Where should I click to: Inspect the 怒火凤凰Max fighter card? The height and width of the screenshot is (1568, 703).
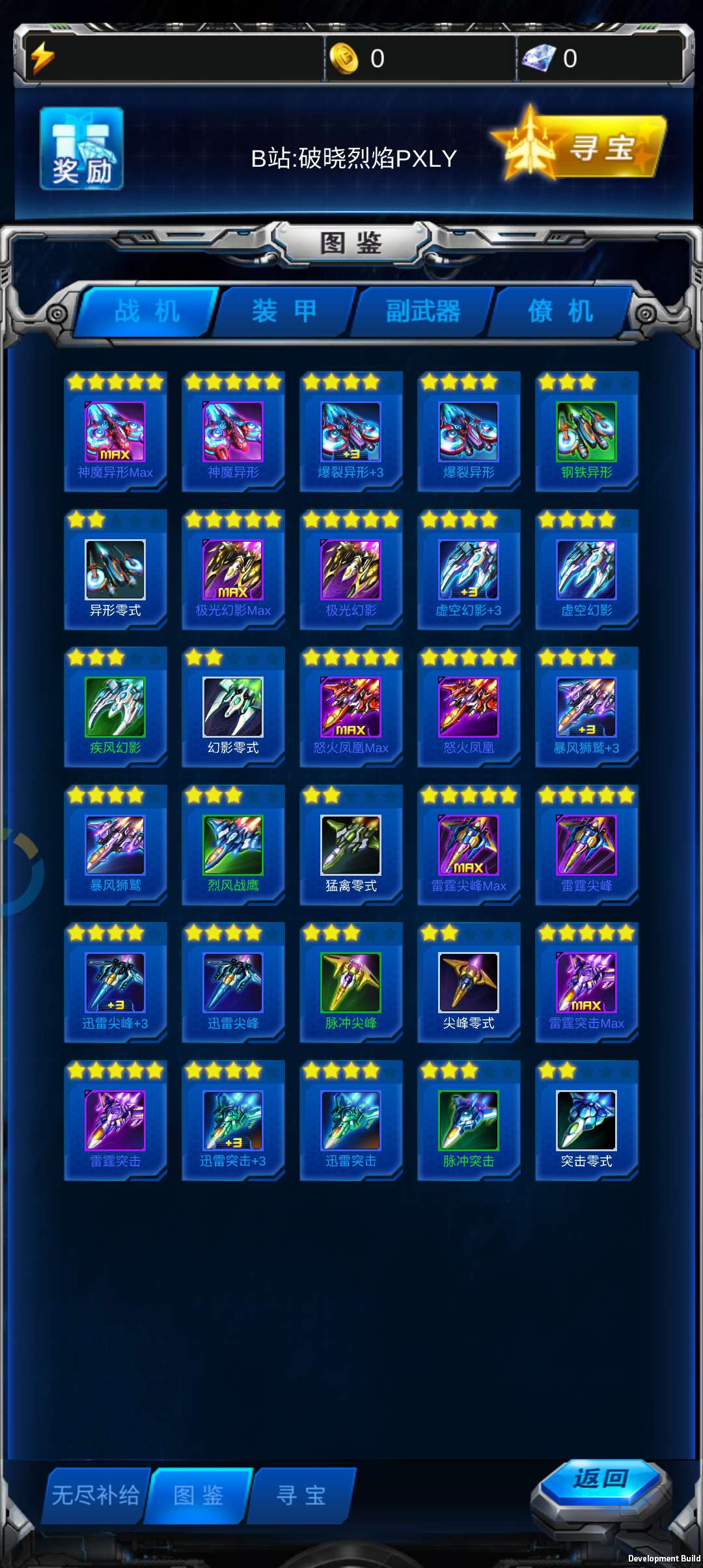point(351,707)
